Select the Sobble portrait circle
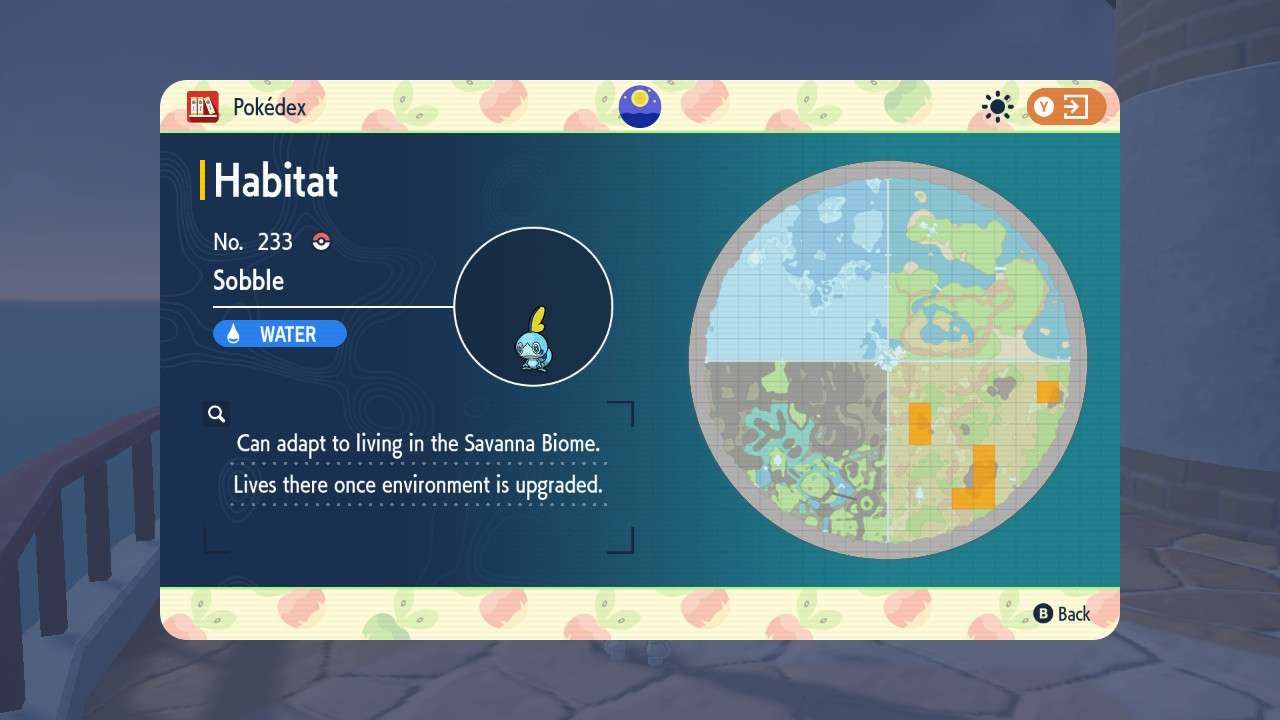Screen dimensions: 1280x720 [533, 307]
